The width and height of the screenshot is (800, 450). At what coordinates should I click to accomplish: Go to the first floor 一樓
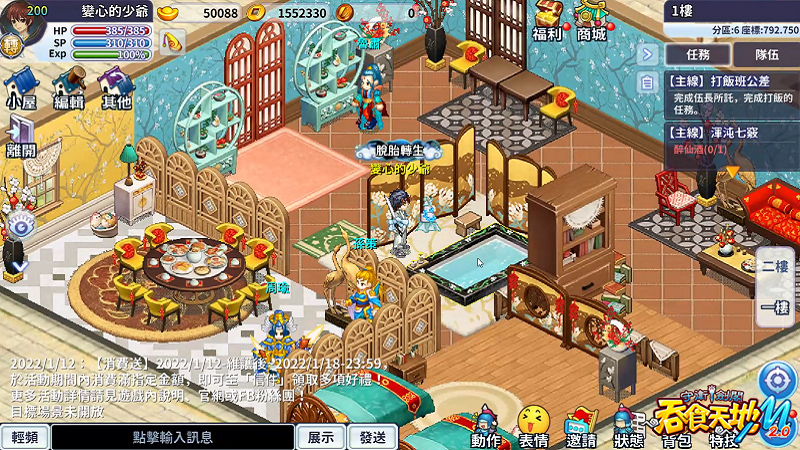coord(776,307)
